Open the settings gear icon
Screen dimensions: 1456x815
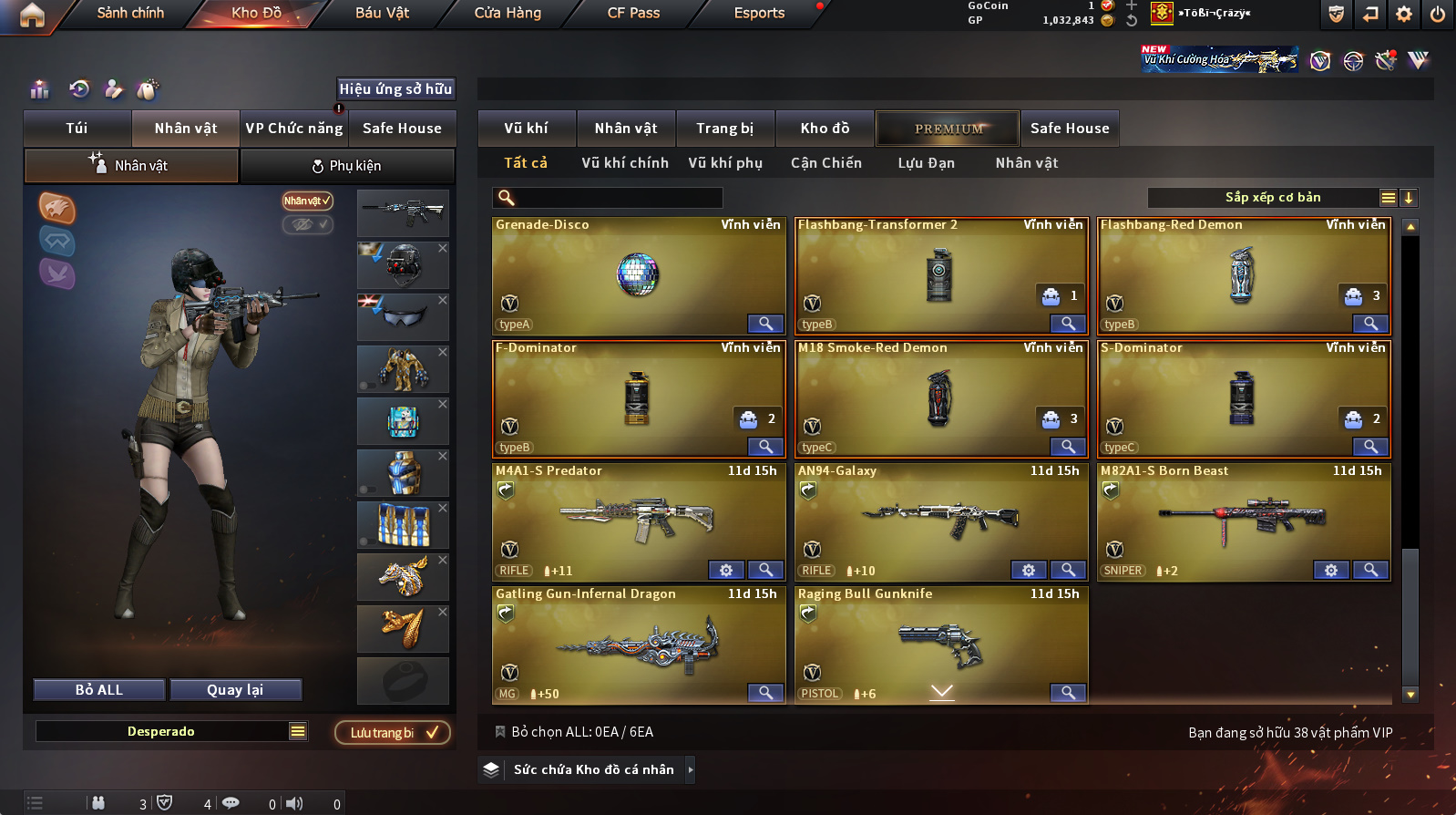1404,14
